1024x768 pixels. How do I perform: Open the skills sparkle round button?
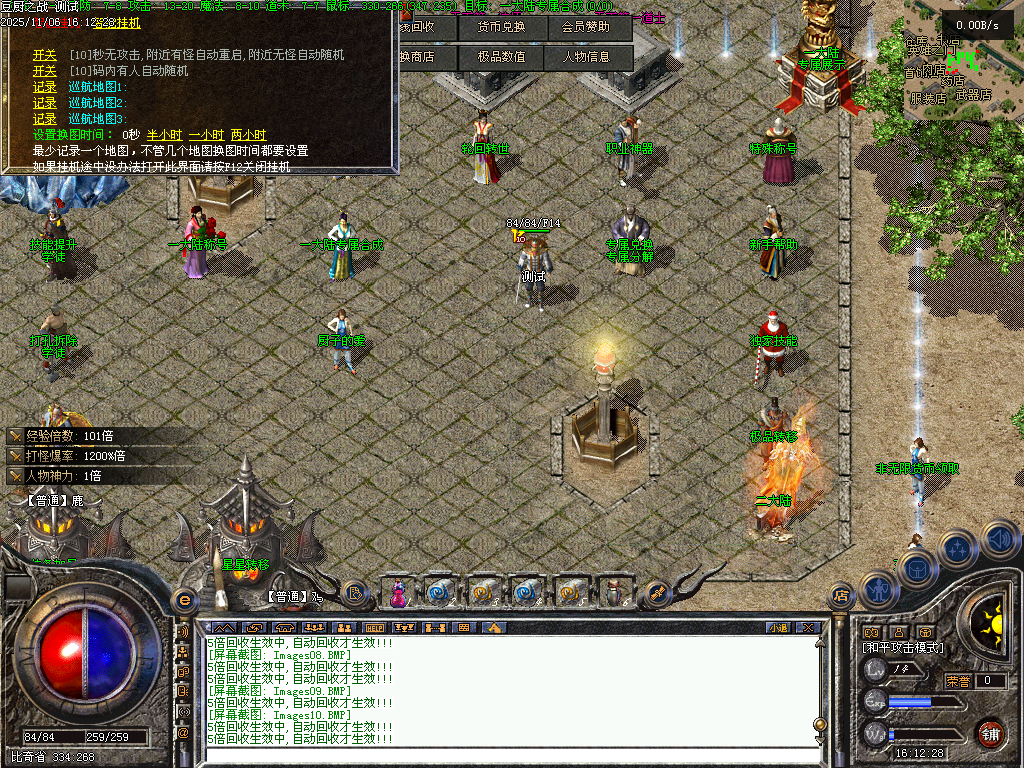pos(958,548)
